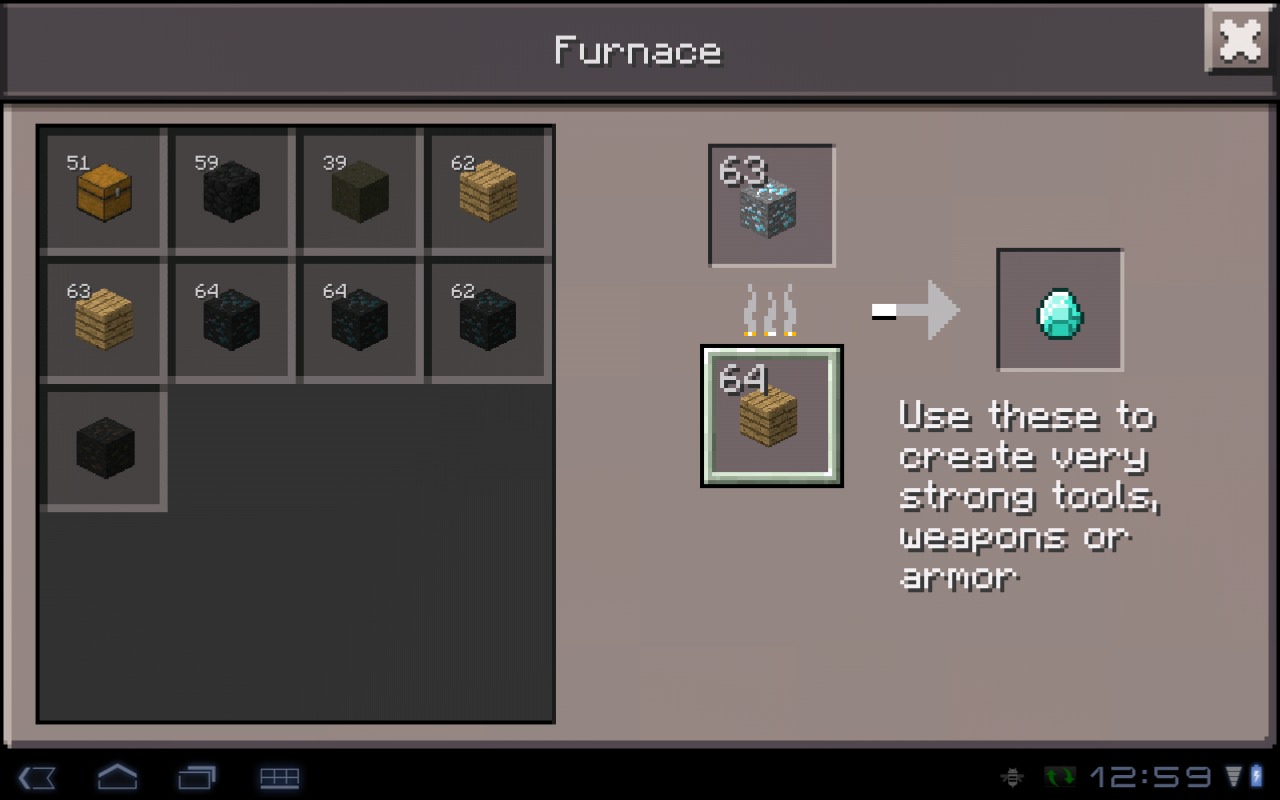Select the chest in the inventory
This screenshot has width=1280, height=800.
coord(101,190)
